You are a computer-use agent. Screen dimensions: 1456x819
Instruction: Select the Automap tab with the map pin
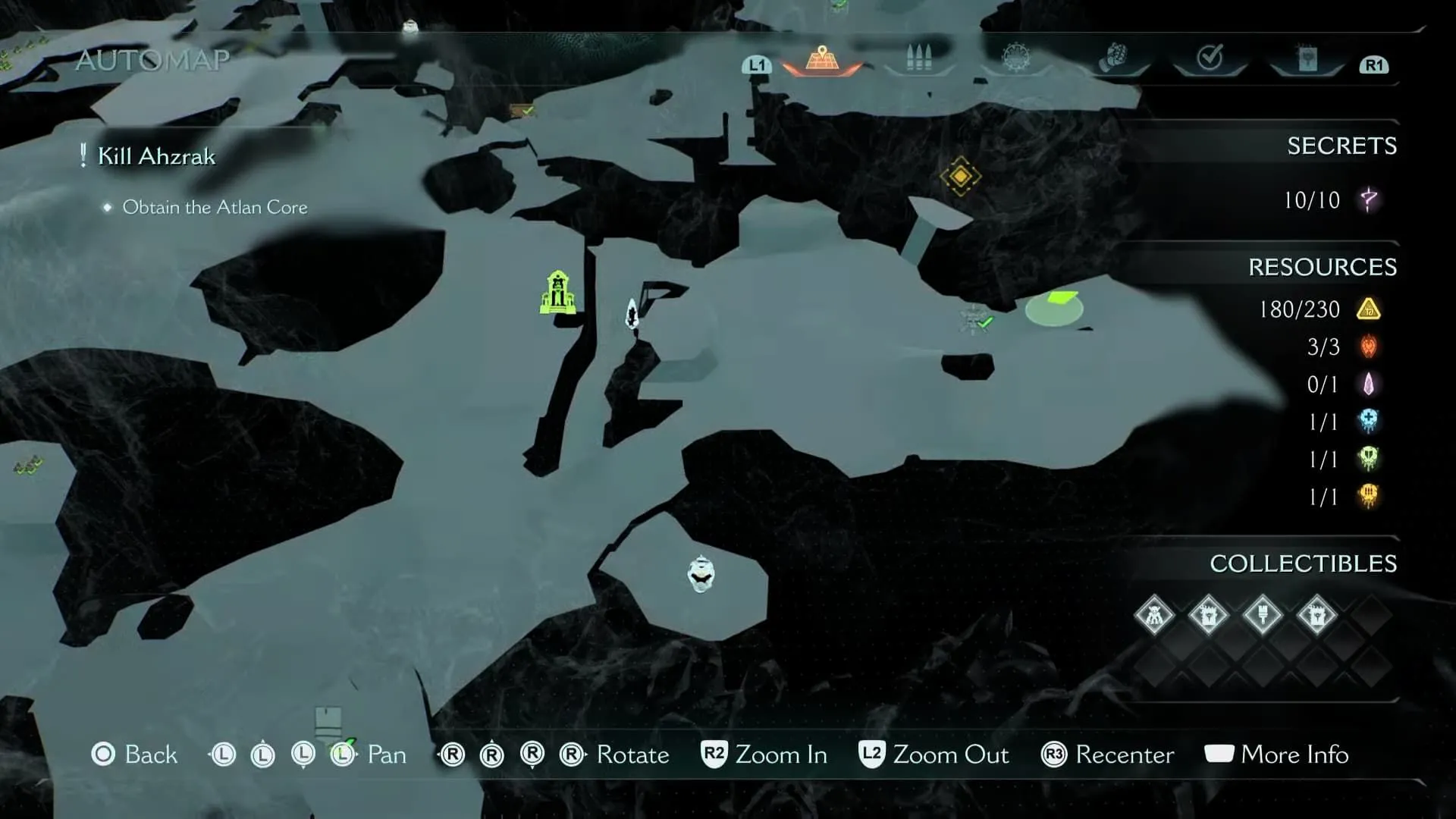point(822,59)
